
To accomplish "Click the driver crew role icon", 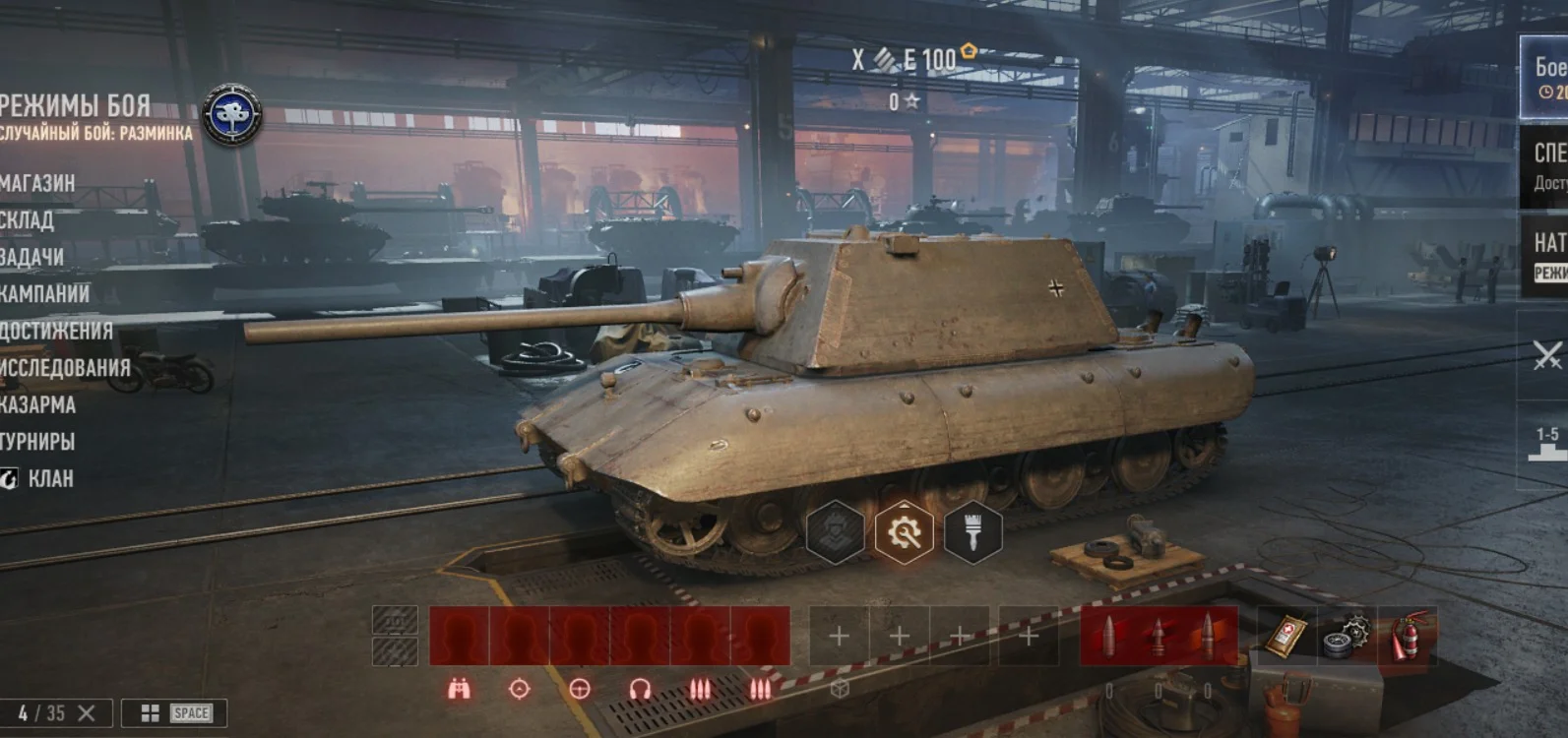I will click(579, 689).
